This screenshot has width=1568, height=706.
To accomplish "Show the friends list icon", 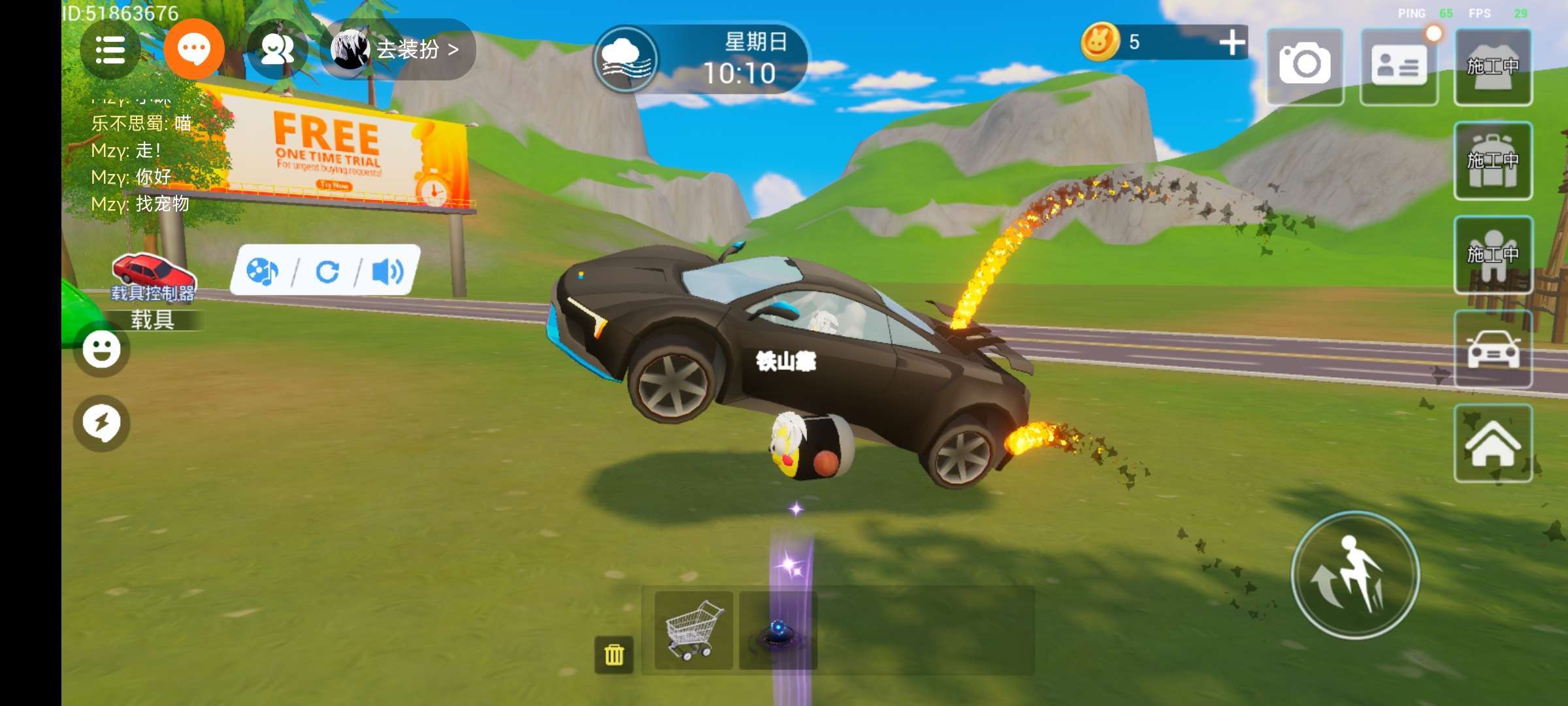I will pyautogui.click(x=277, y=50).
